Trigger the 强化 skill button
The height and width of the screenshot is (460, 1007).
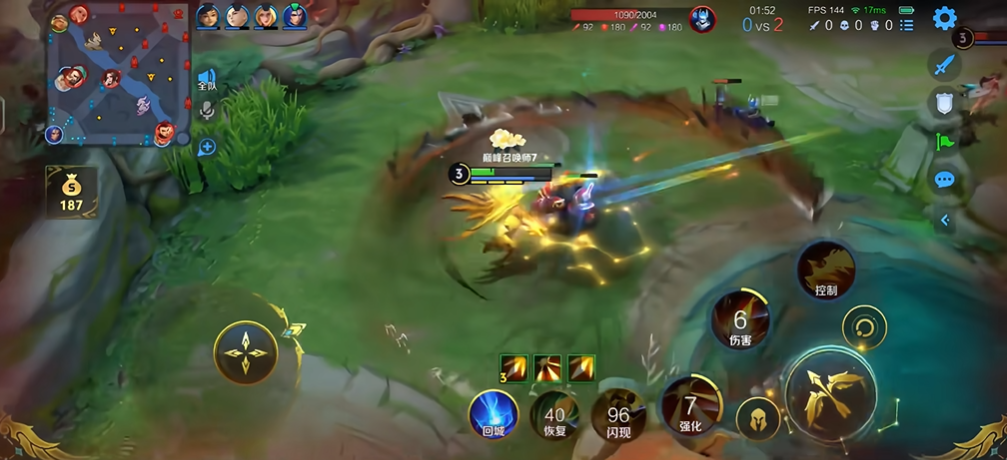691,408
